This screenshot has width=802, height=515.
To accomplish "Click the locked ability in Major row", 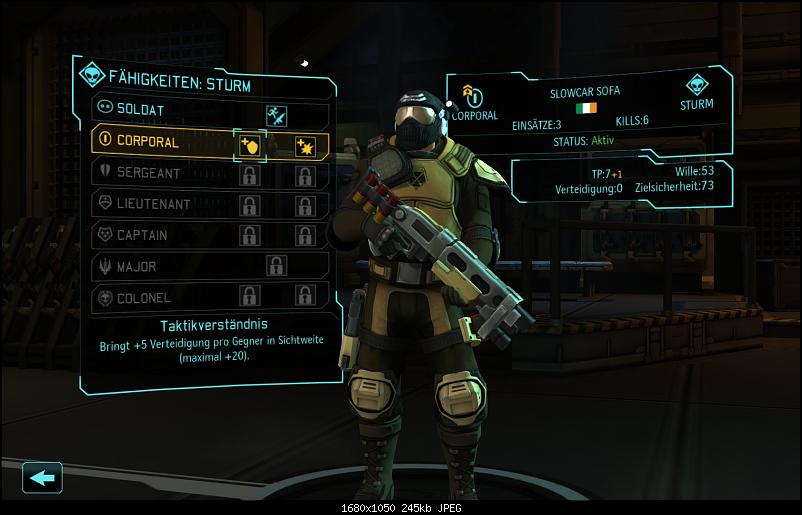I will tap(276, 267).
